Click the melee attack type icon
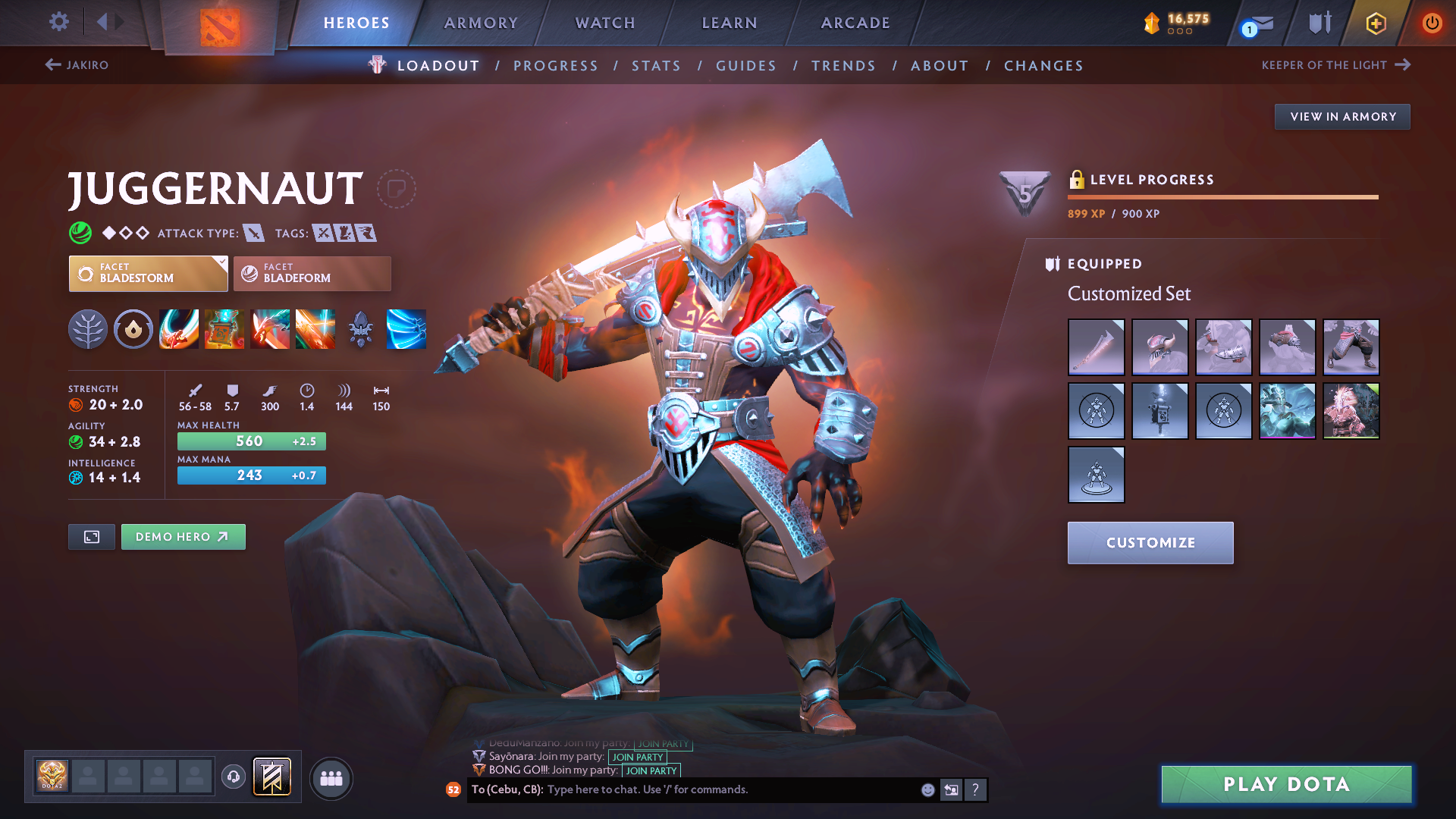Image resolution: width=1456 pixels, height=819 pixels. (x=255, y=233)
